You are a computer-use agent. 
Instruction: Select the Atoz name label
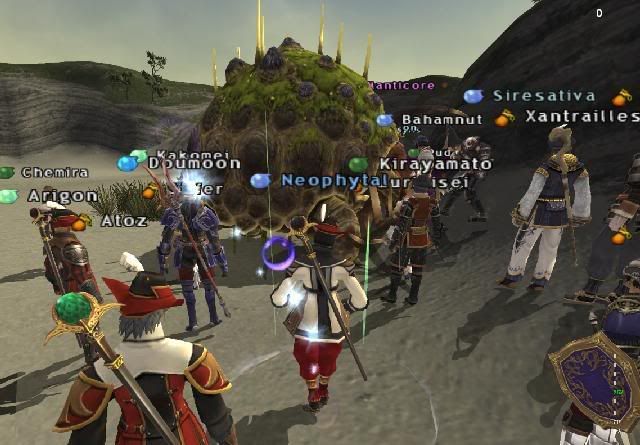pos(124,220)
